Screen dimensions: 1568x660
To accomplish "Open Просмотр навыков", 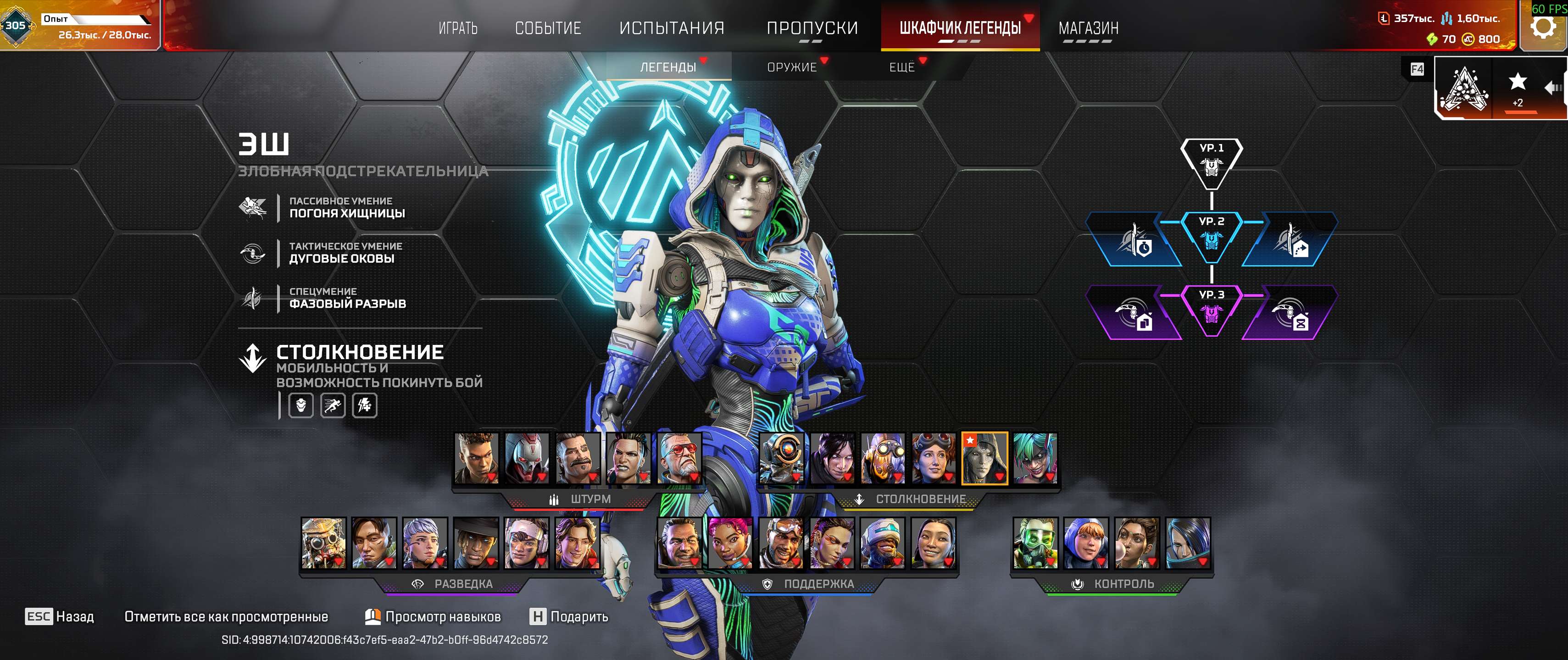I will pyautogui.click(x=433, y=616).
